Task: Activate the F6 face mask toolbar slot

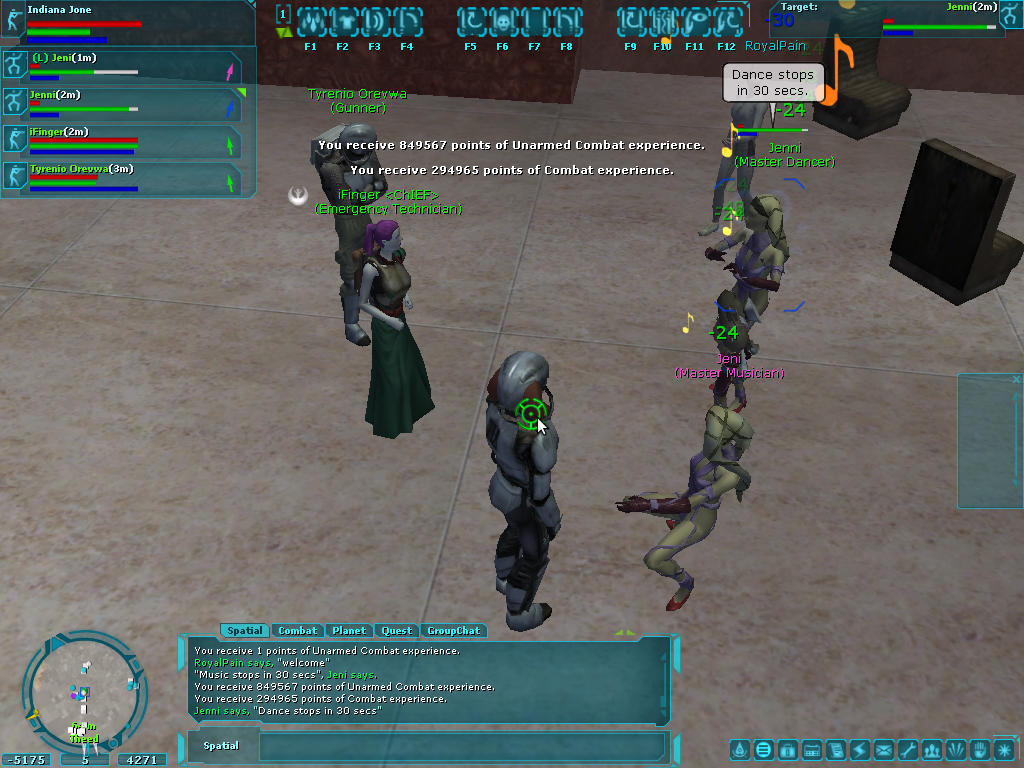Action: point(502,21)
